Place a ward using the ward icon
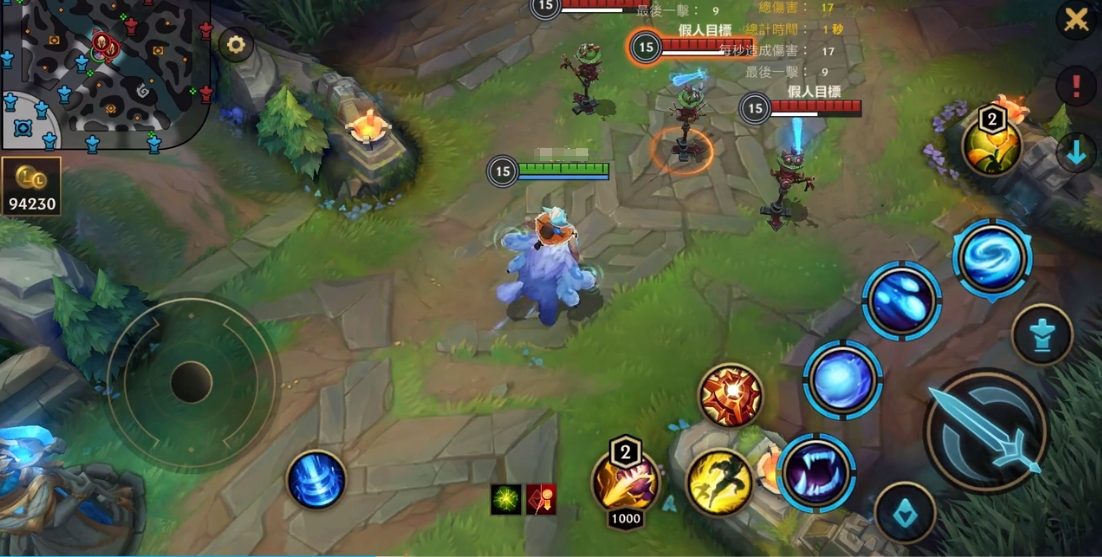 pyautogui.click(x=991, y=144)
